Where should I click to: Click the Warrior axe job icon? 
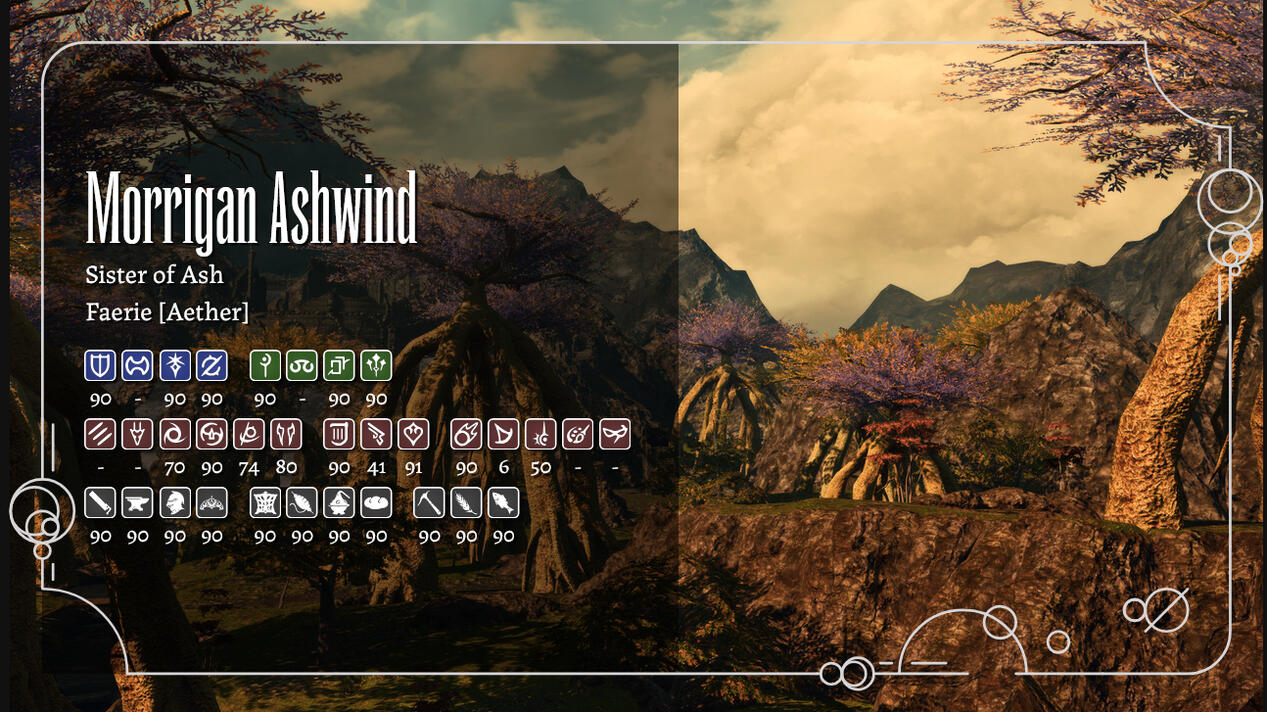coord(137,365)
